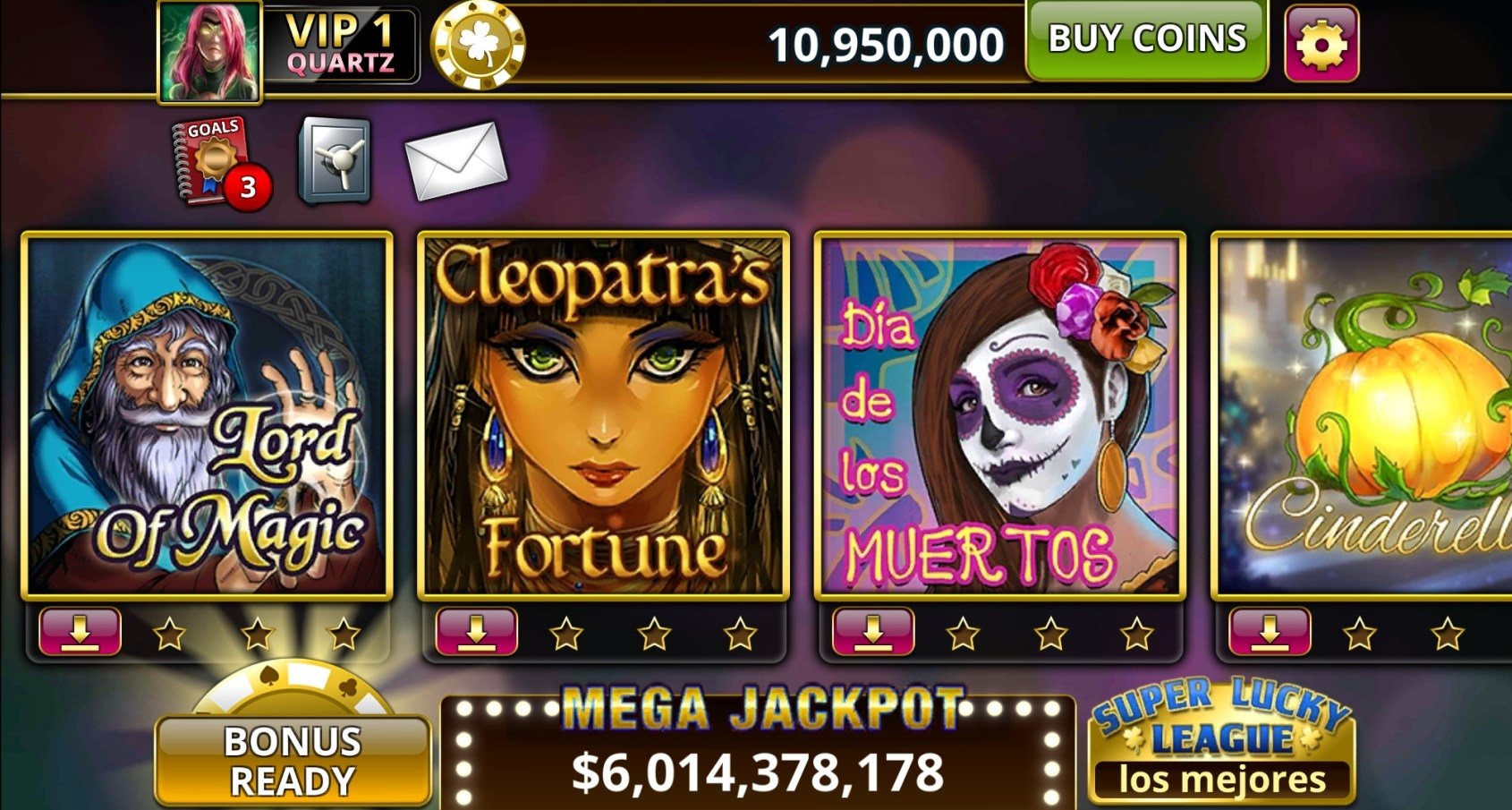Collect the Bonus Ready reward
The image size is (1512, 810).
click(293, 758)
